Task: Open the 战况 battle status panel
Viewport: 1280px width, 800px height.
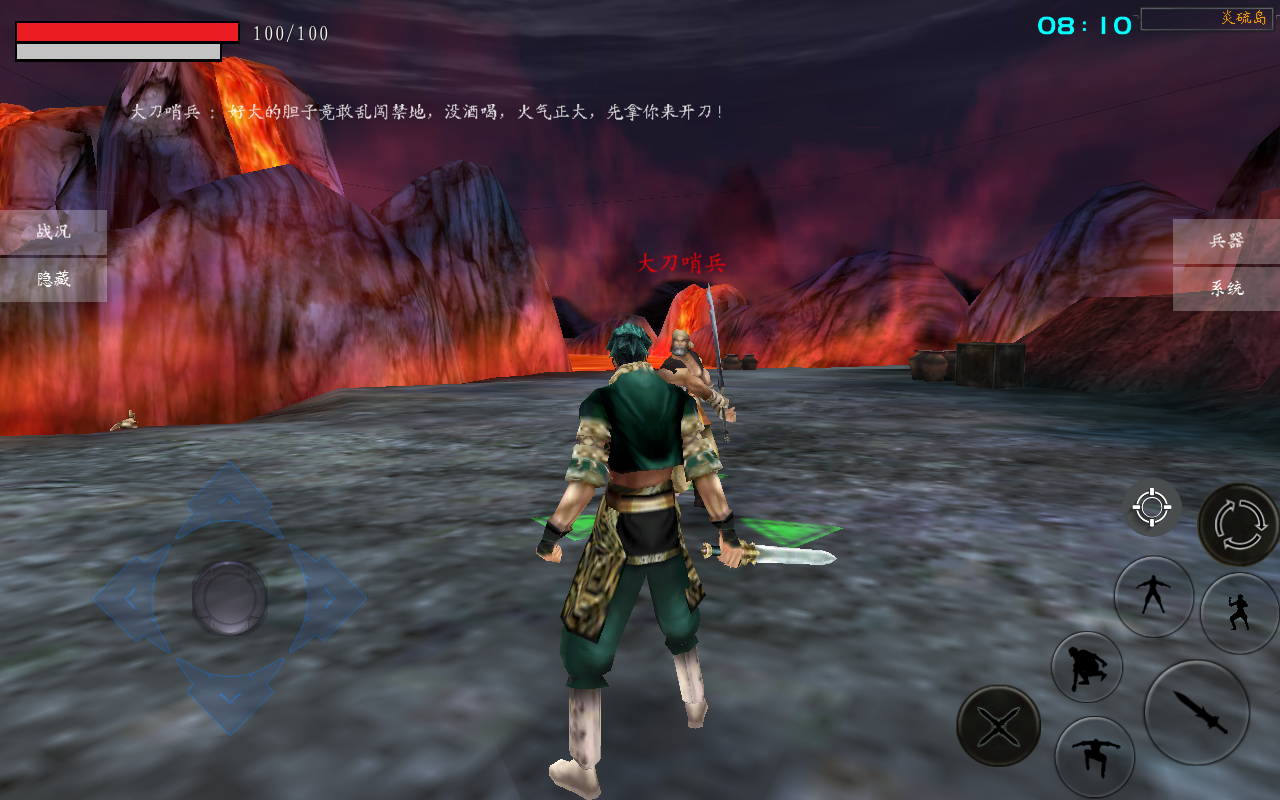Action: 53,232
